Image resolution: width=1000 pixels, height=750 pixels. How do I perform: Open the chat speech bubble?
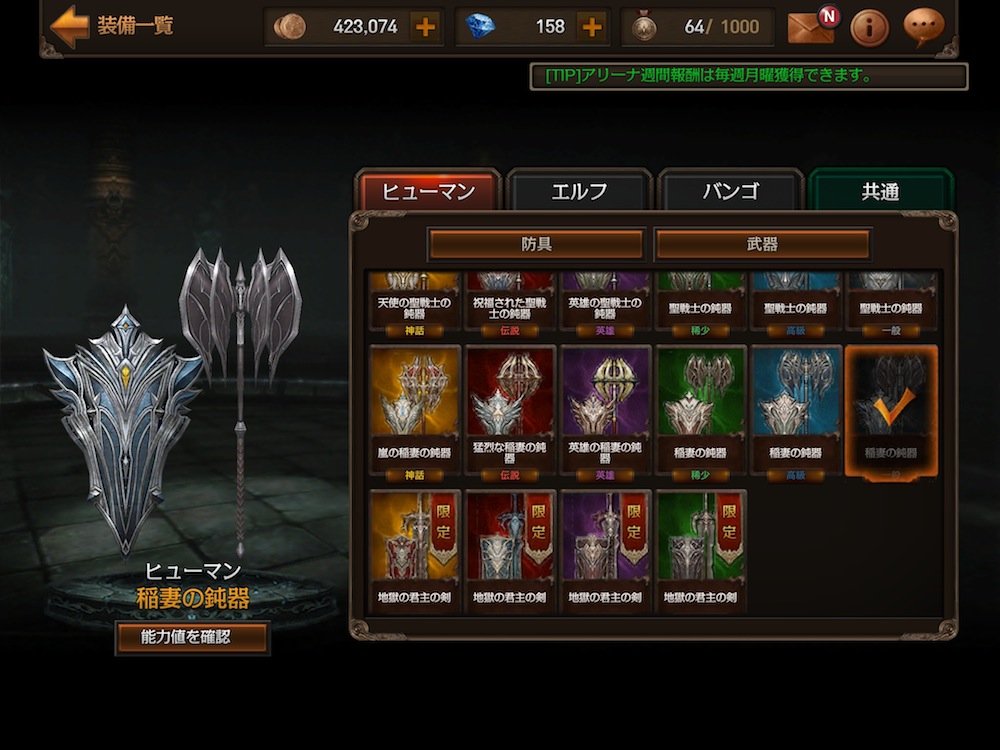(923, 27)
